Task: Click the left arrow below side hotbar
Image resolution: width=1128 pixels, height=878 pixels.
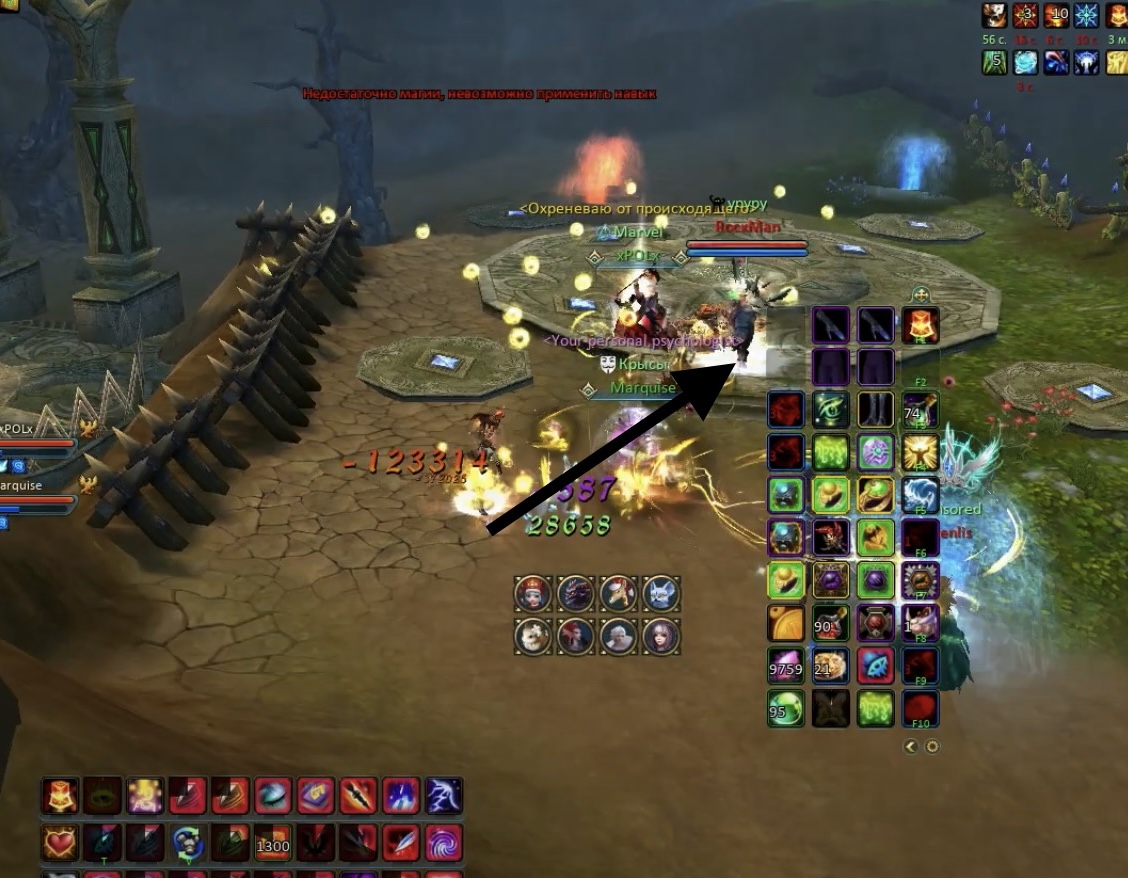Action: point(911,746)
